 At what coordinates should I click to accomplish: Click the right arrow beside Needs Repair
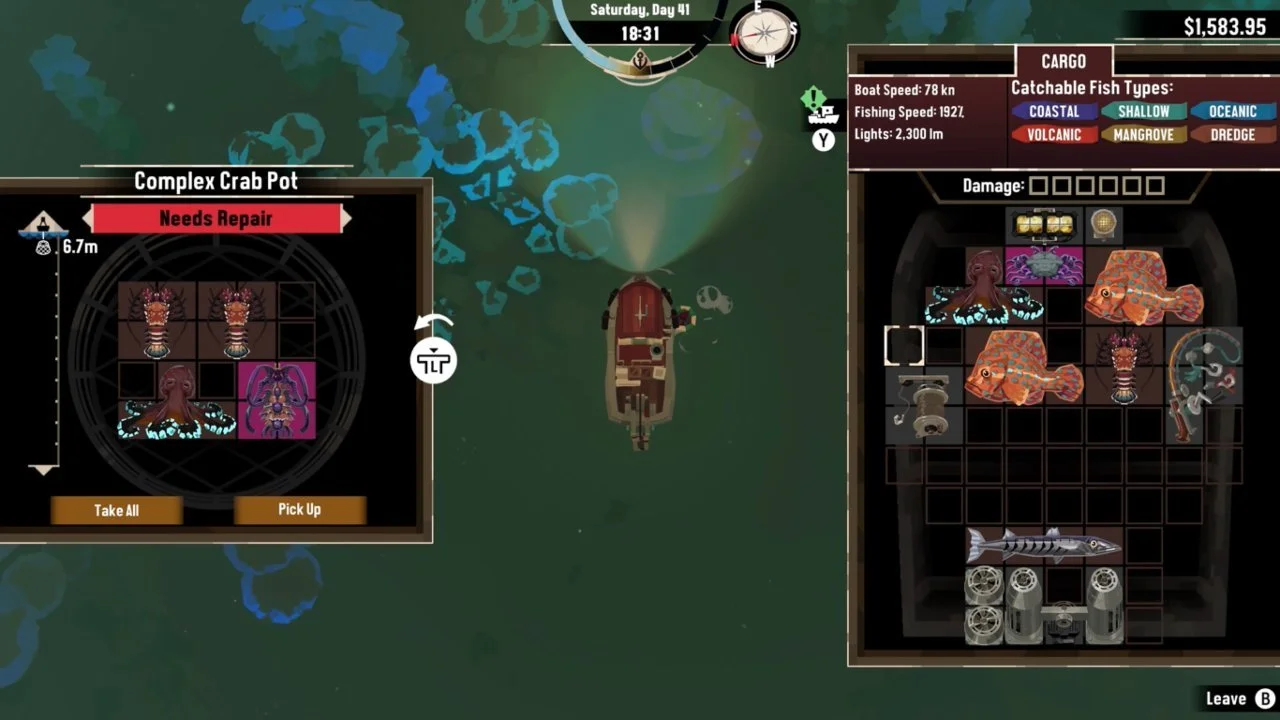pyautogui.click(x=347, y=218)
